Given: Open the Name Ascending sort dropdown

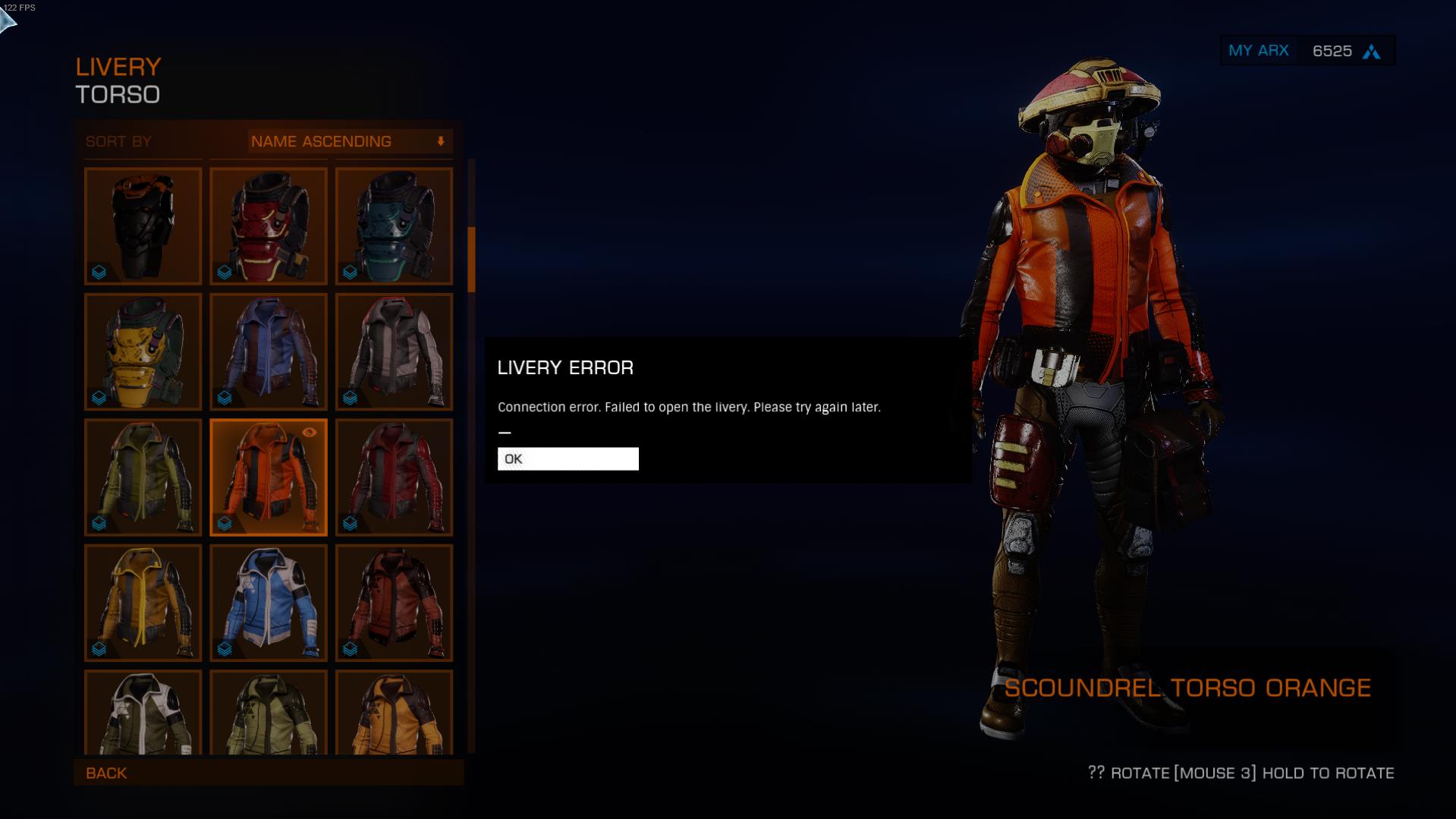Looking at the screenshot, I should pos(349,141).
